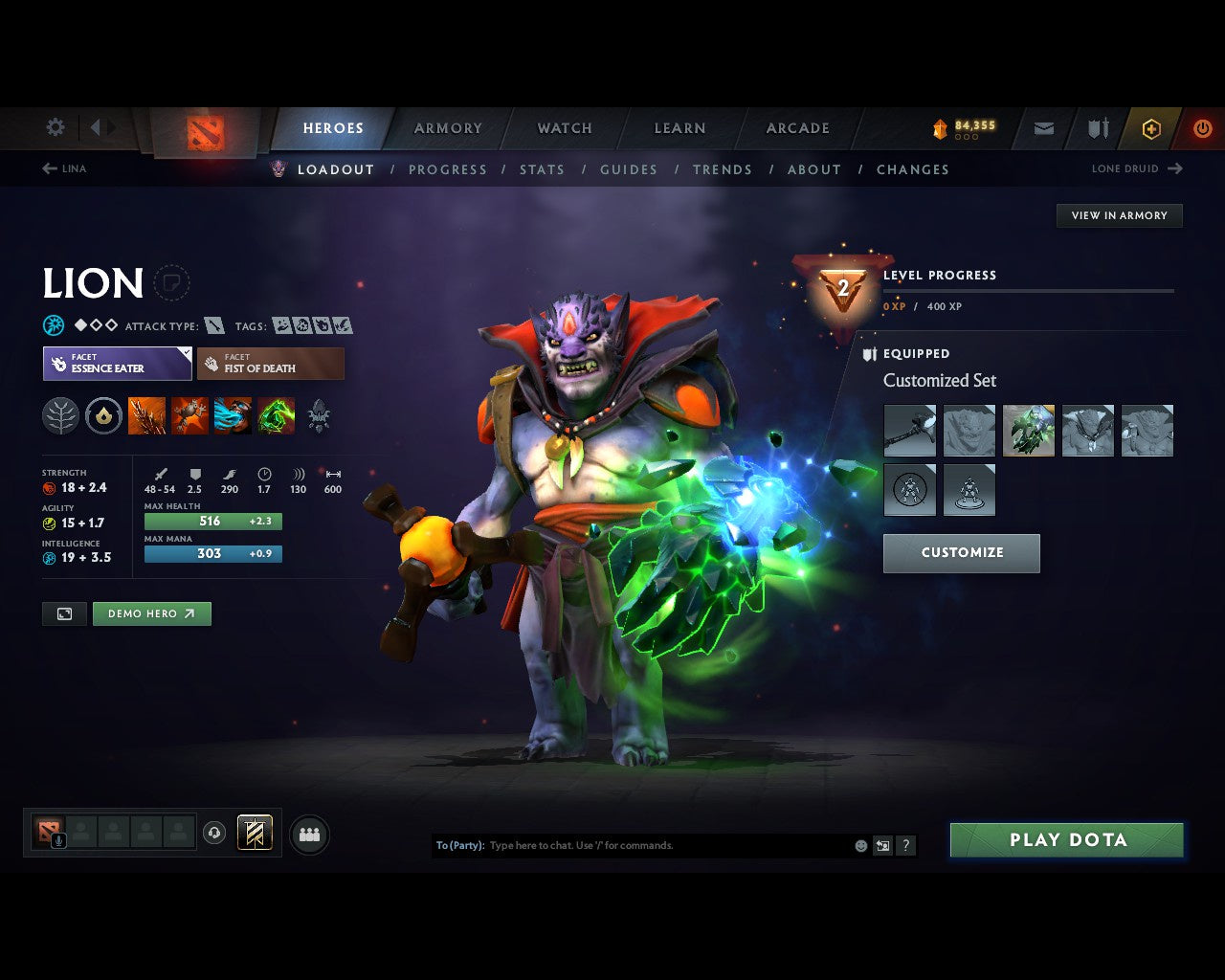Select the Essence Eater facet
The height and width of the screenshot is (980, 1225).
[x=117, y=364]
